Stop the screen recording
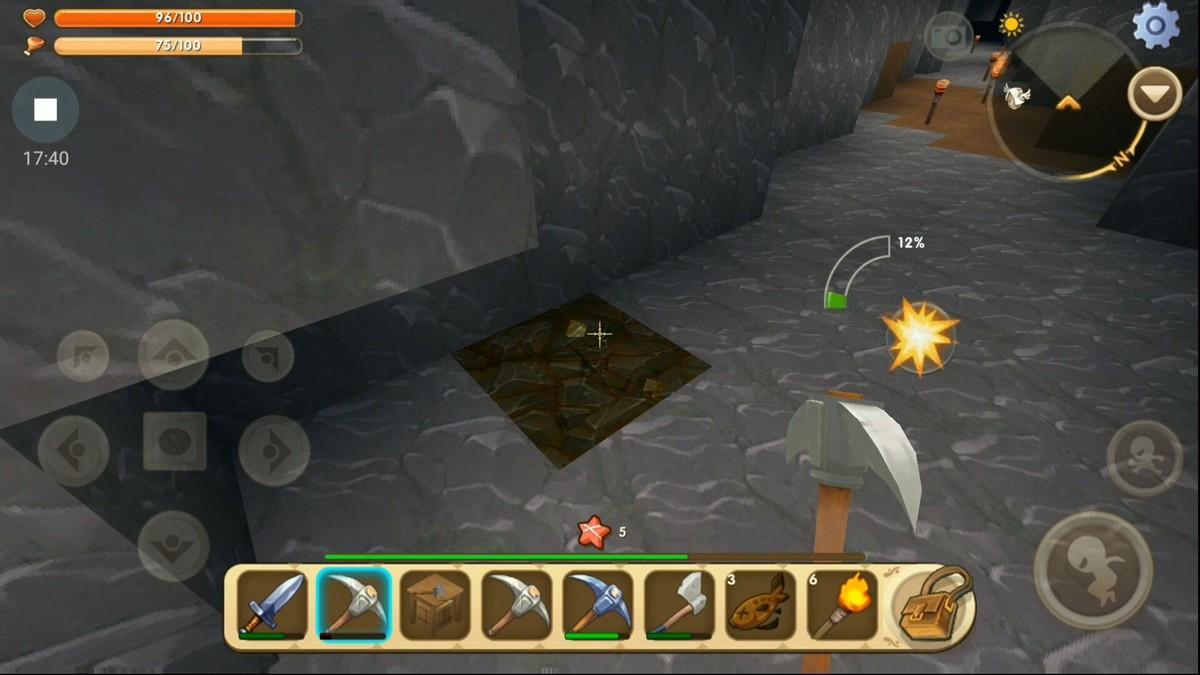 pos(45,110)
